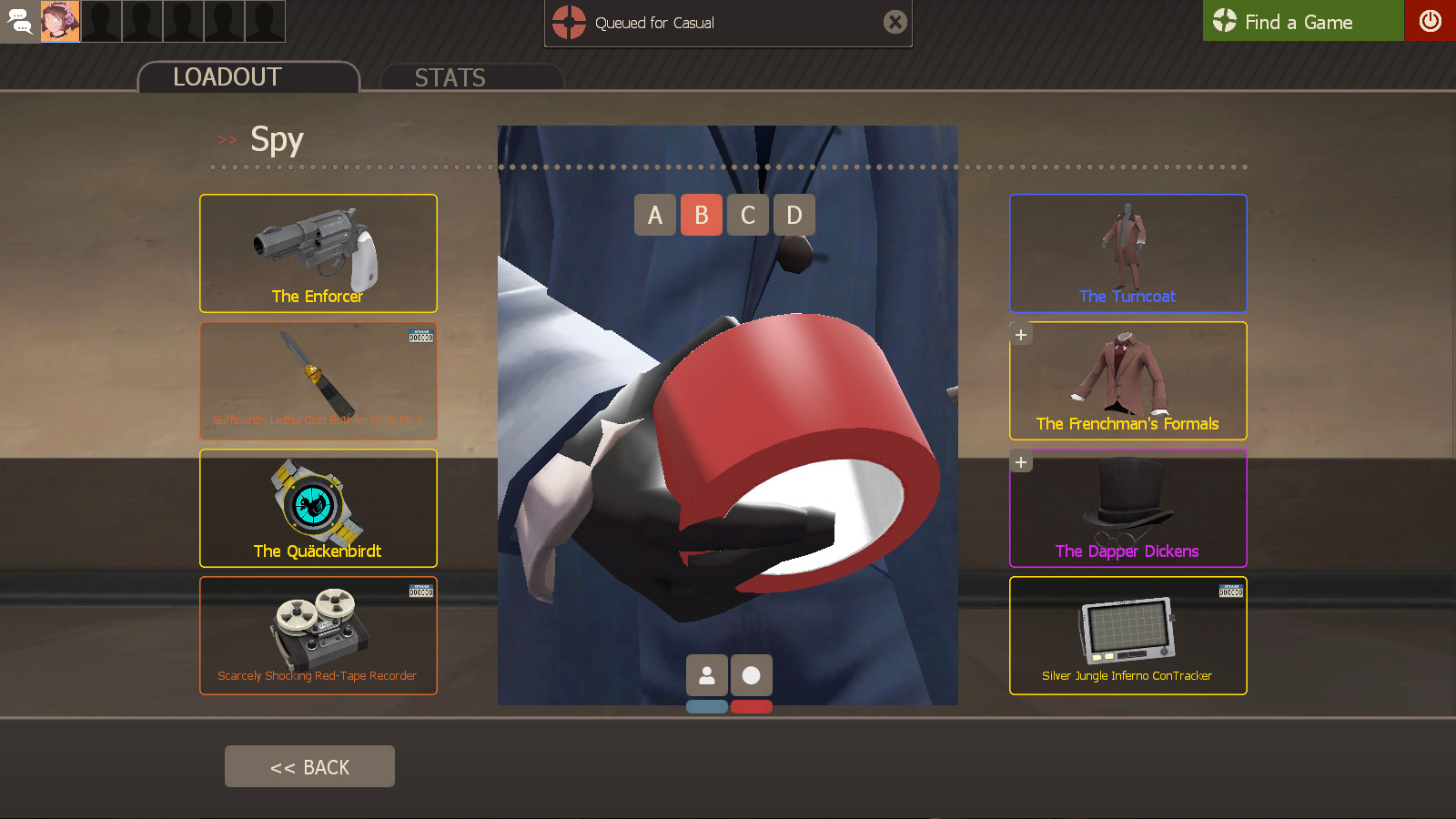Screen dimensions: 1456x819
Task: Click the player avatar in top-left corner
Action: tap(61, 21)
